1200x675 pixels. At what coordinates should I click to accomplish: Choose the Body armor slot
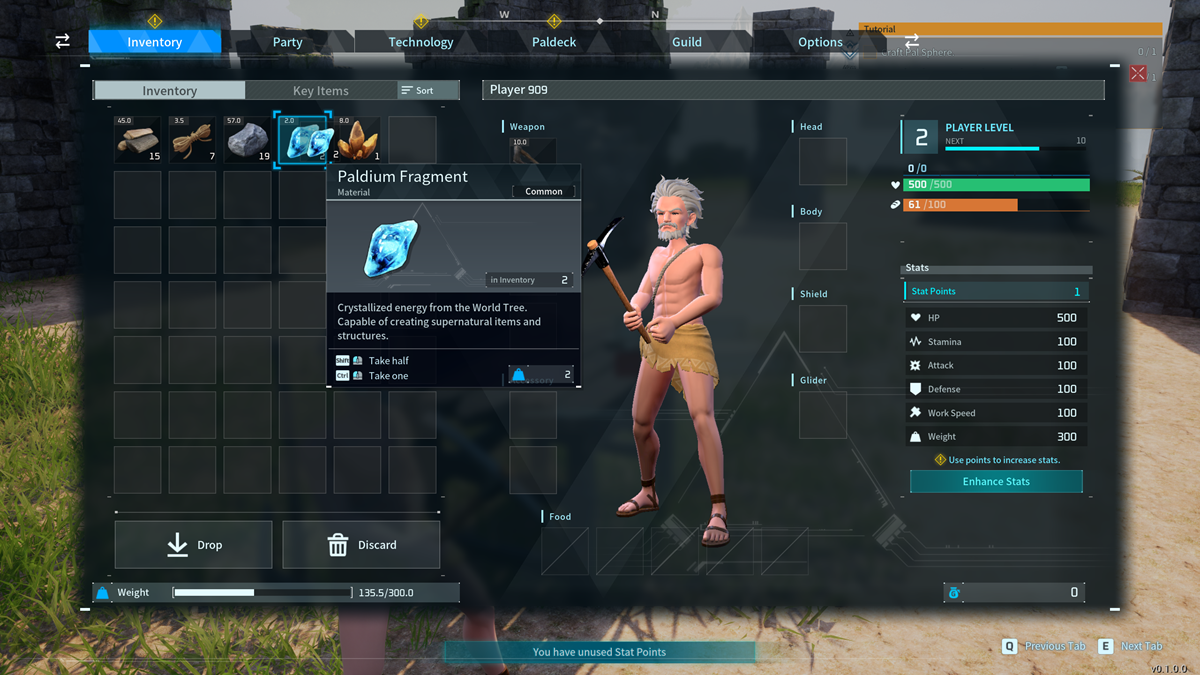823,246
